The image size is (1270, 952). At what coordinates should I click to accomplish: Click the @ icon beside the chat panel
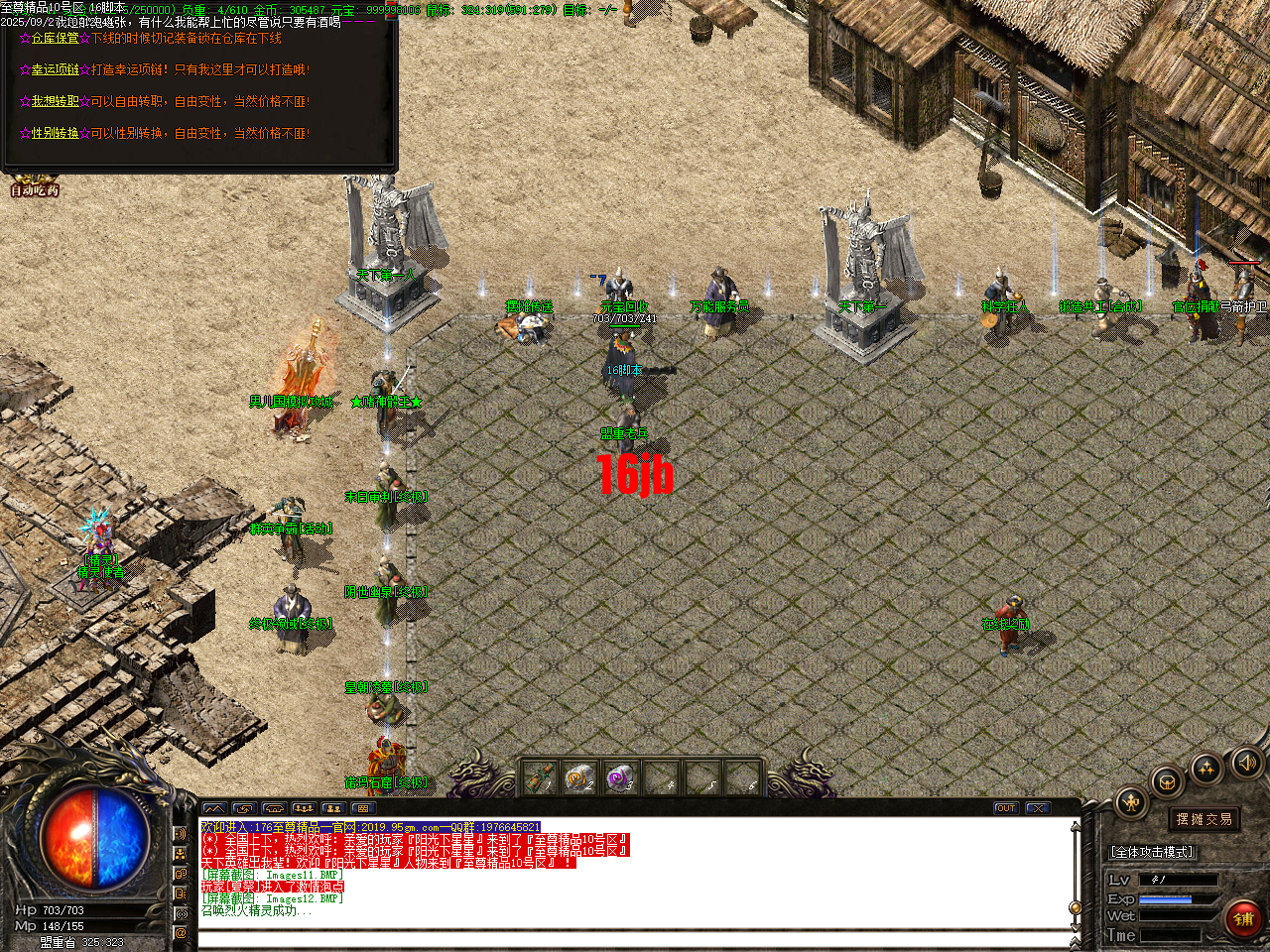[x=181, y=932]
